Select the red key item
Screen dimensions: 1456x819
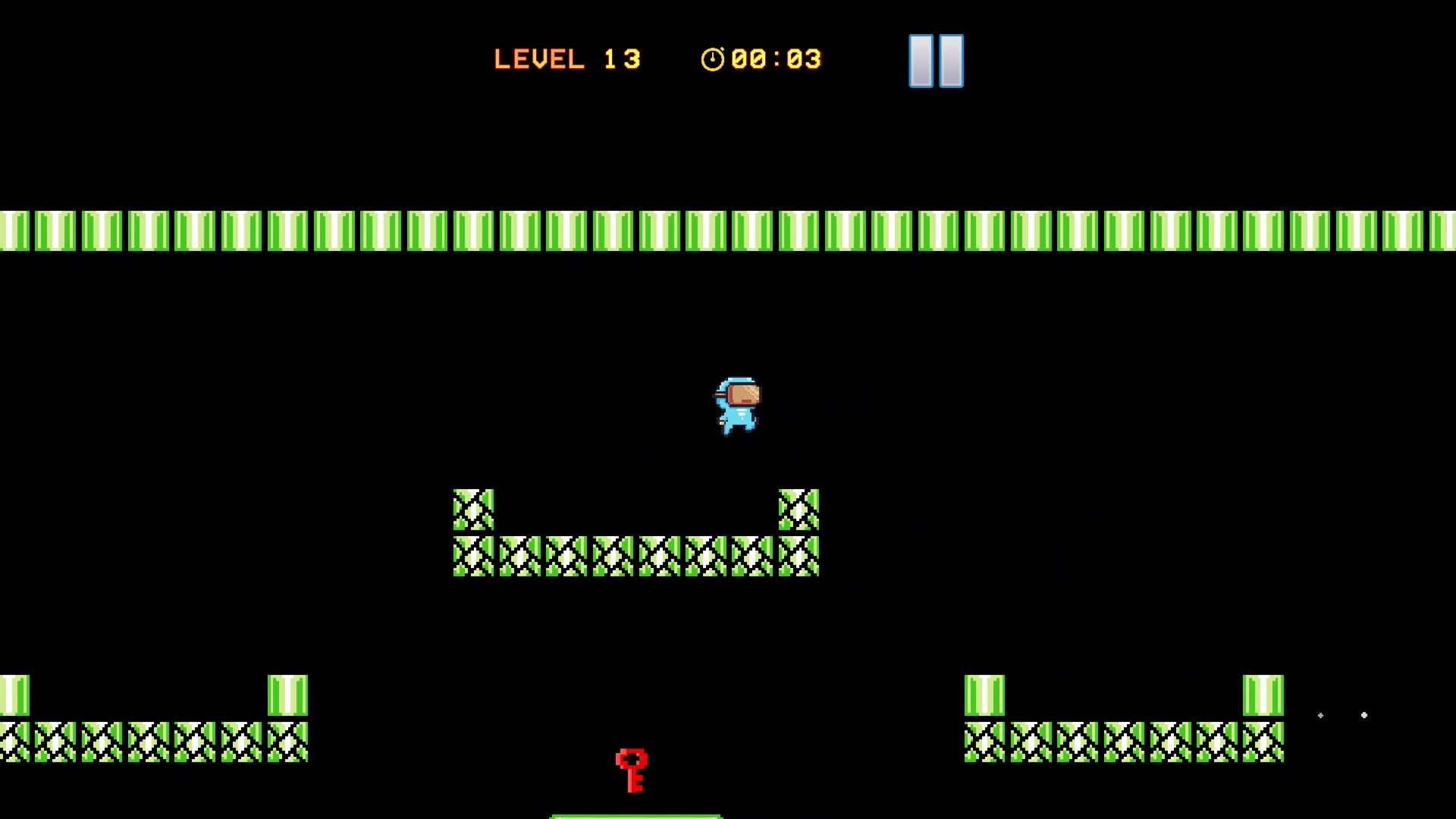tap(632, 768)
